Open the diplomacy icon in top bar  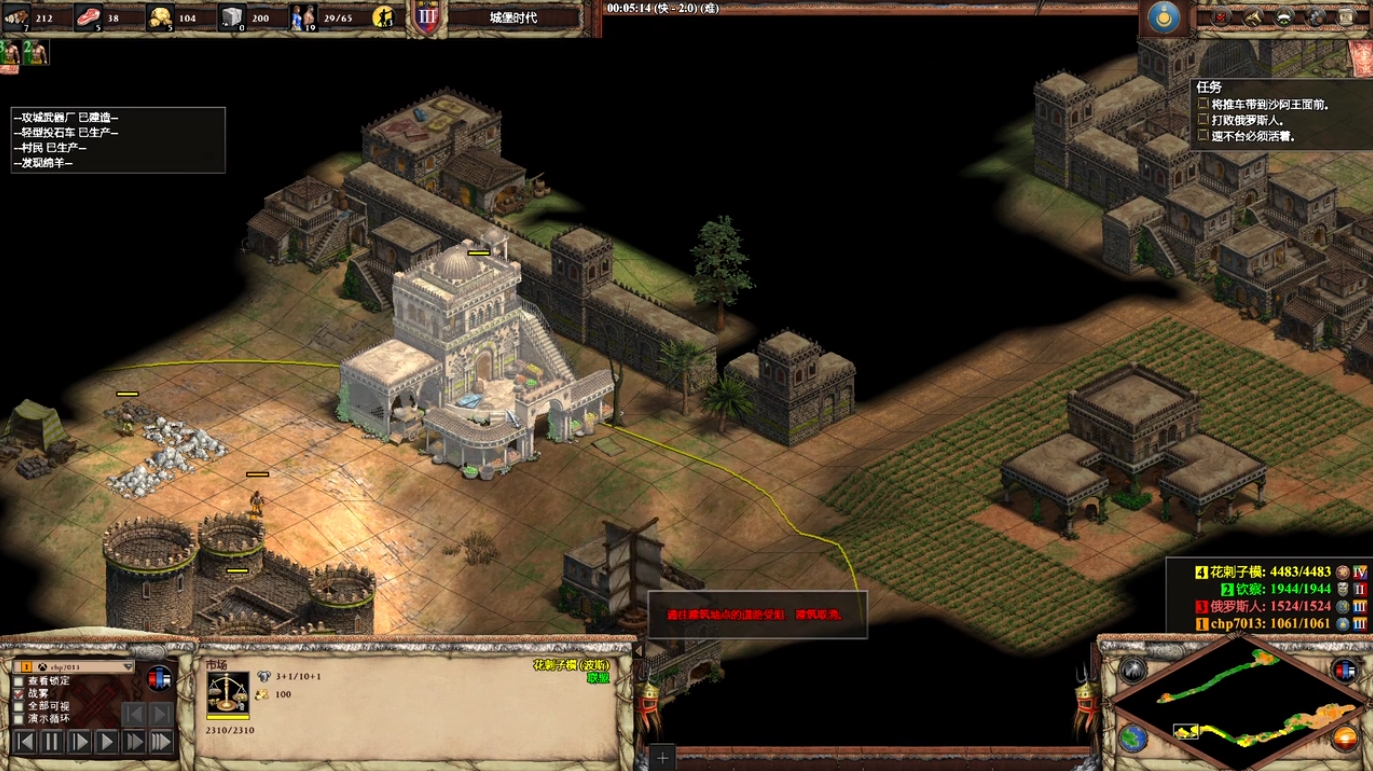pos(1284,17)
